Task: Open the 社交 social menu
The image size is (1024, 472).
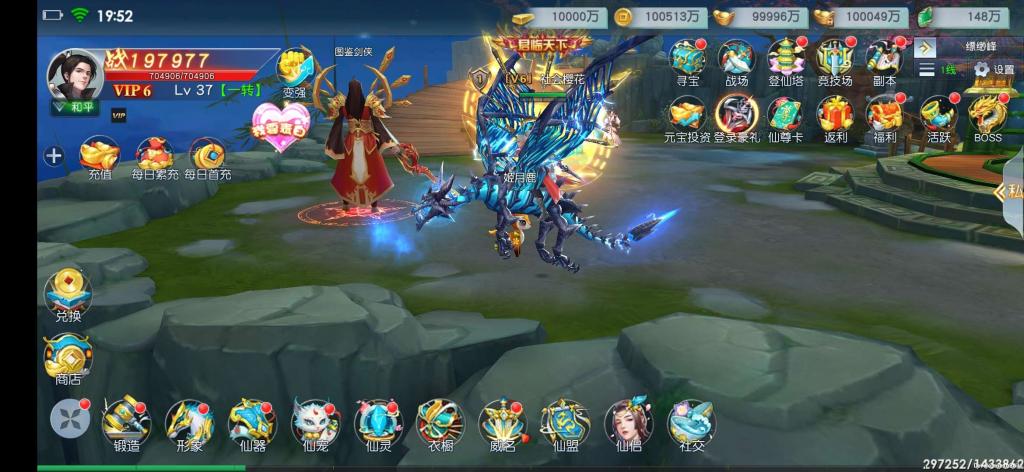Action: tap(687, 422)
